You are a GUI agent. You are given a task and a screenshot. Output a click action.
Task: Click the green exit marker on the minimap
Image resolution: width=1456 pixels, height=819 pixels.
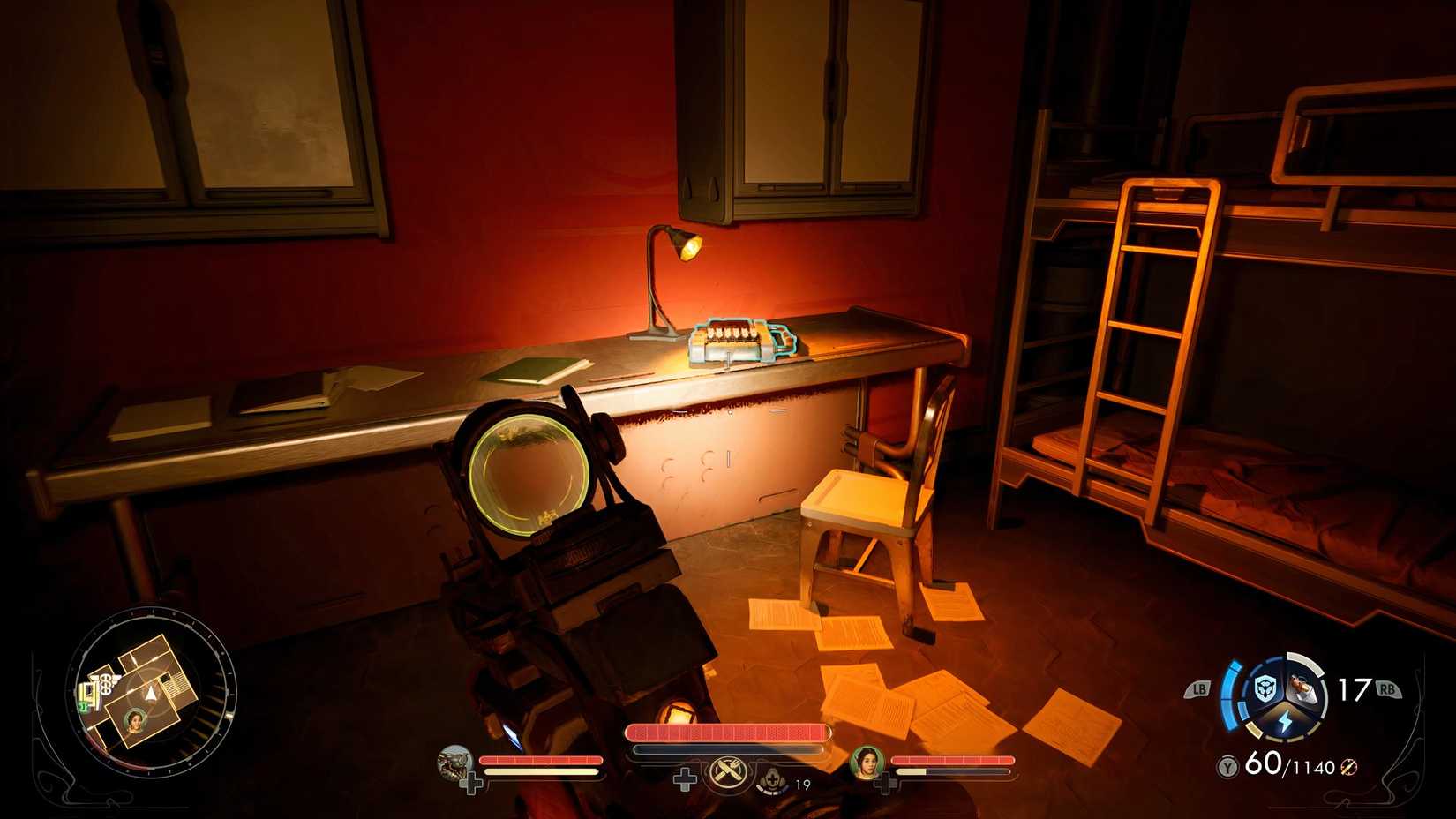point(83,706)
